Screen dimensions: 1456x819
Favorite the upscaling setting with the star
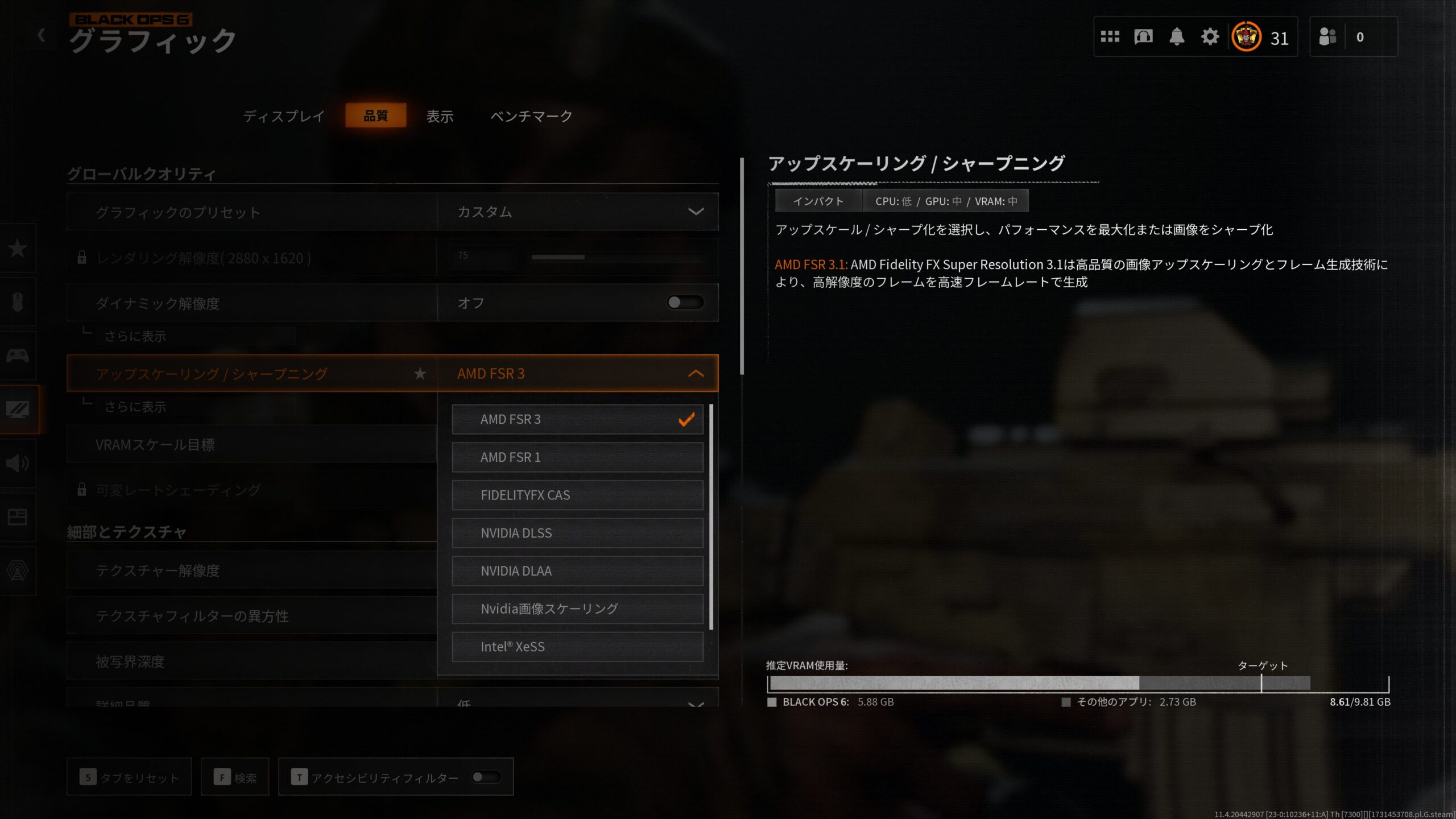coord(420,374)
